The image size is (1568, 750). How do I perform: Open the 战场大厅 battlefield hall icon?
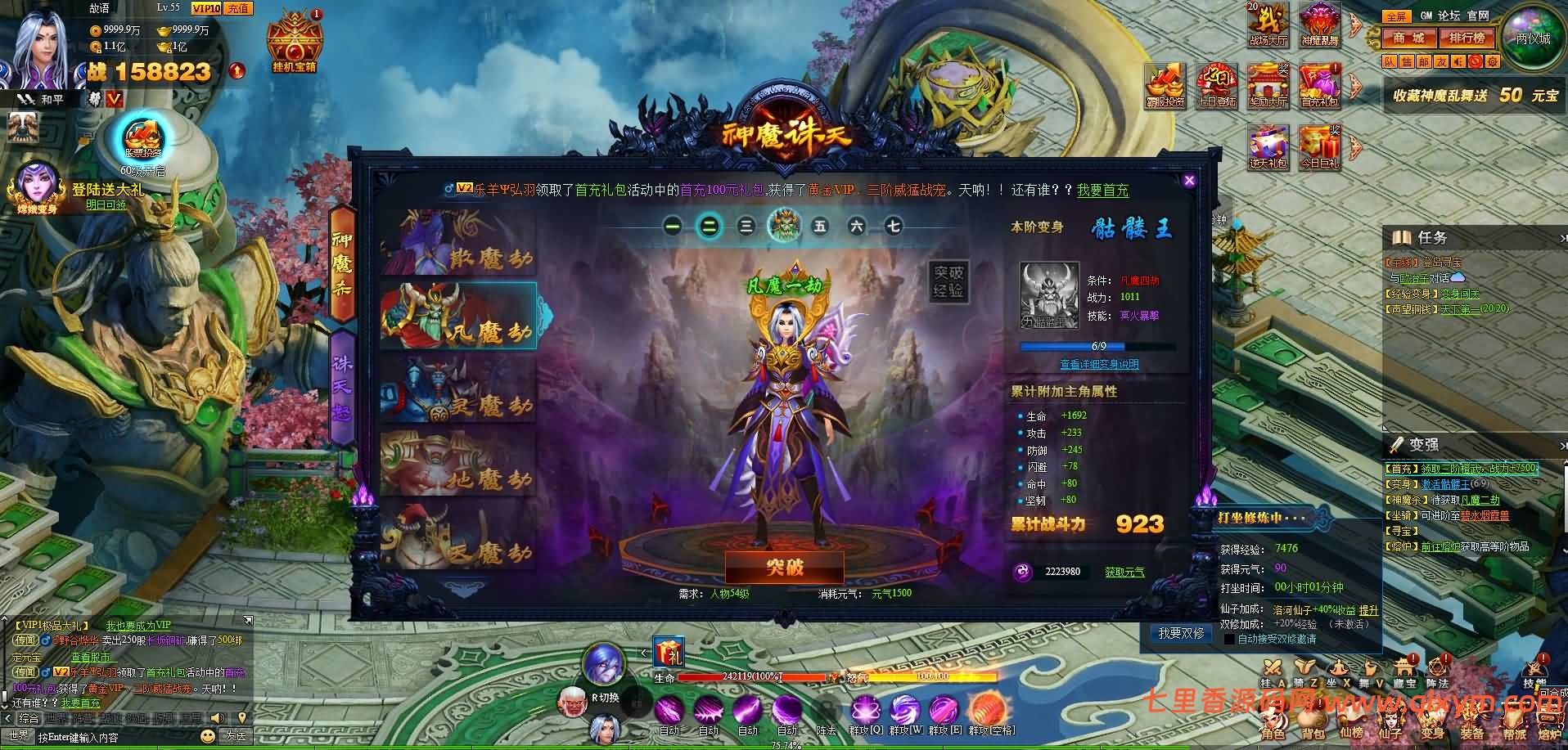coord(1267,23)
